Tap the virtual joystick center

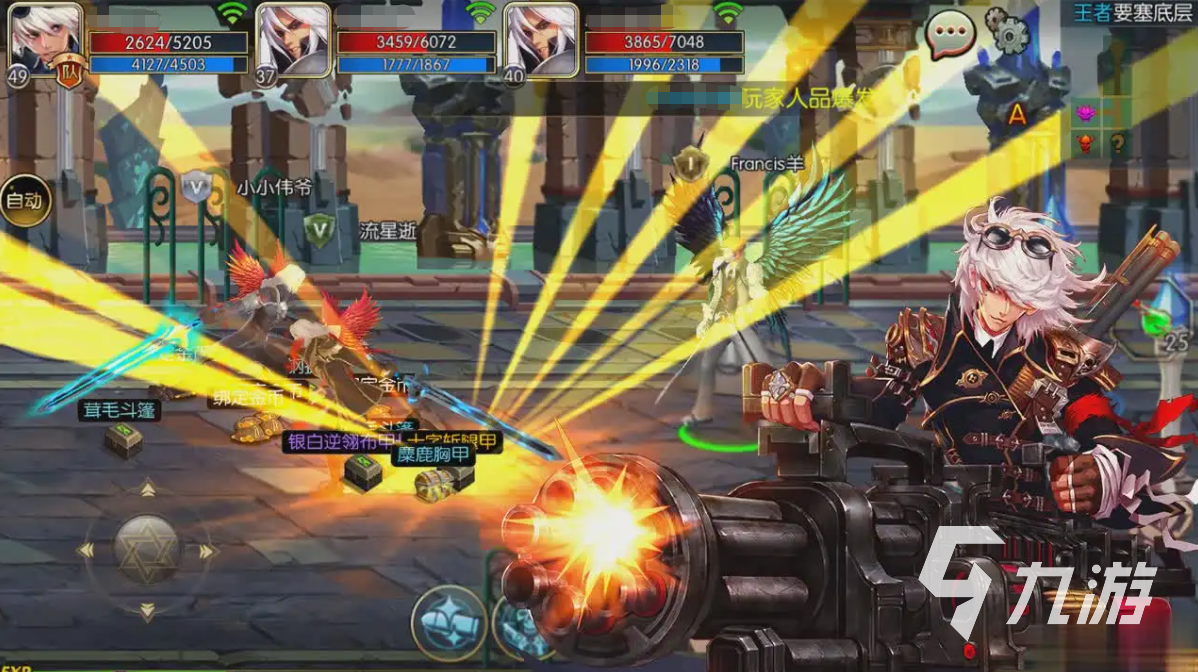146,549
